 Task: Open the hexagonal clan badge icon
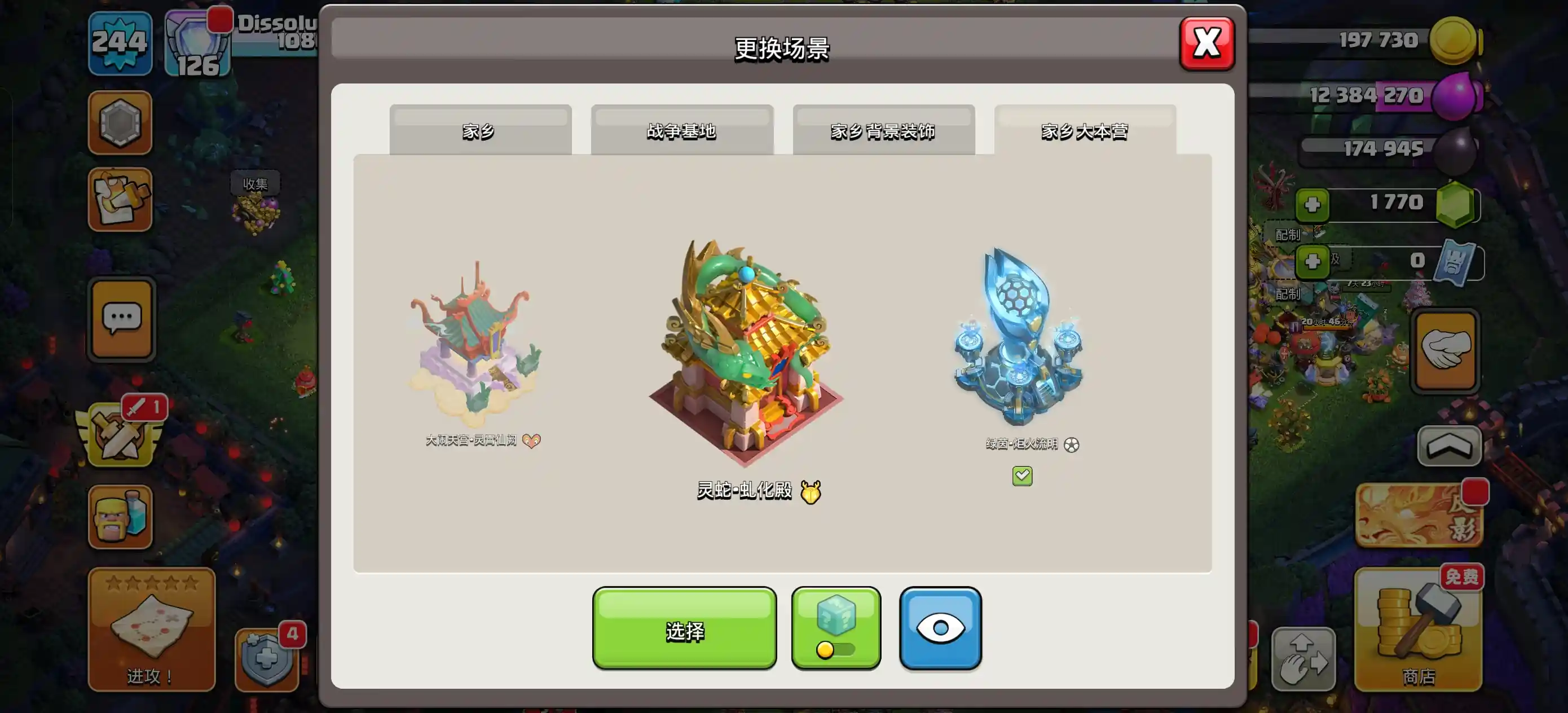tap(120, 122)
